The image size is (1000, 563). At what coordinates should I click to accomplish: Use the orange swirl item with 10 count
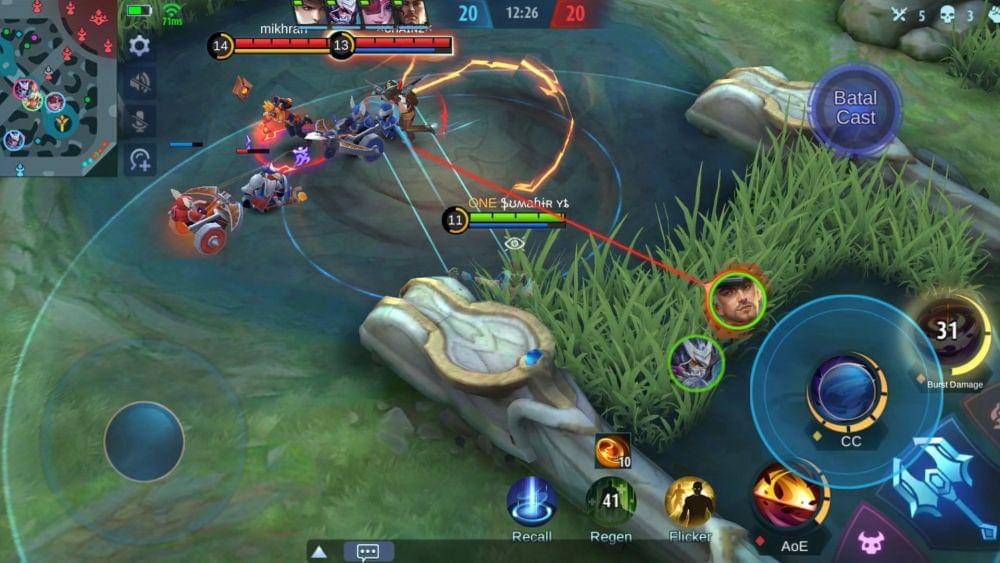(612, 451)
